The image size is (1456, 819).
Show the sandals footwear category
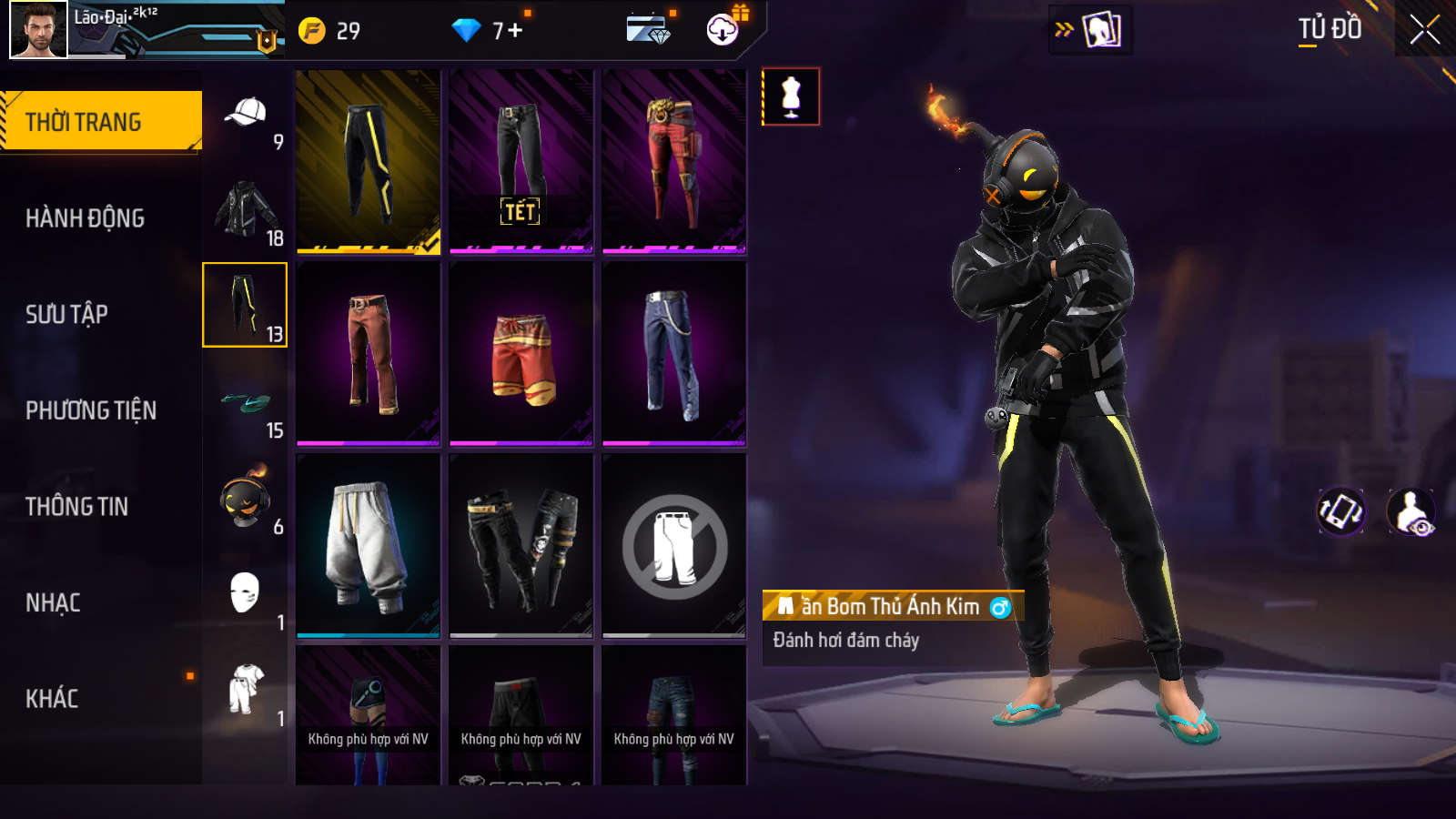(245, 402)
